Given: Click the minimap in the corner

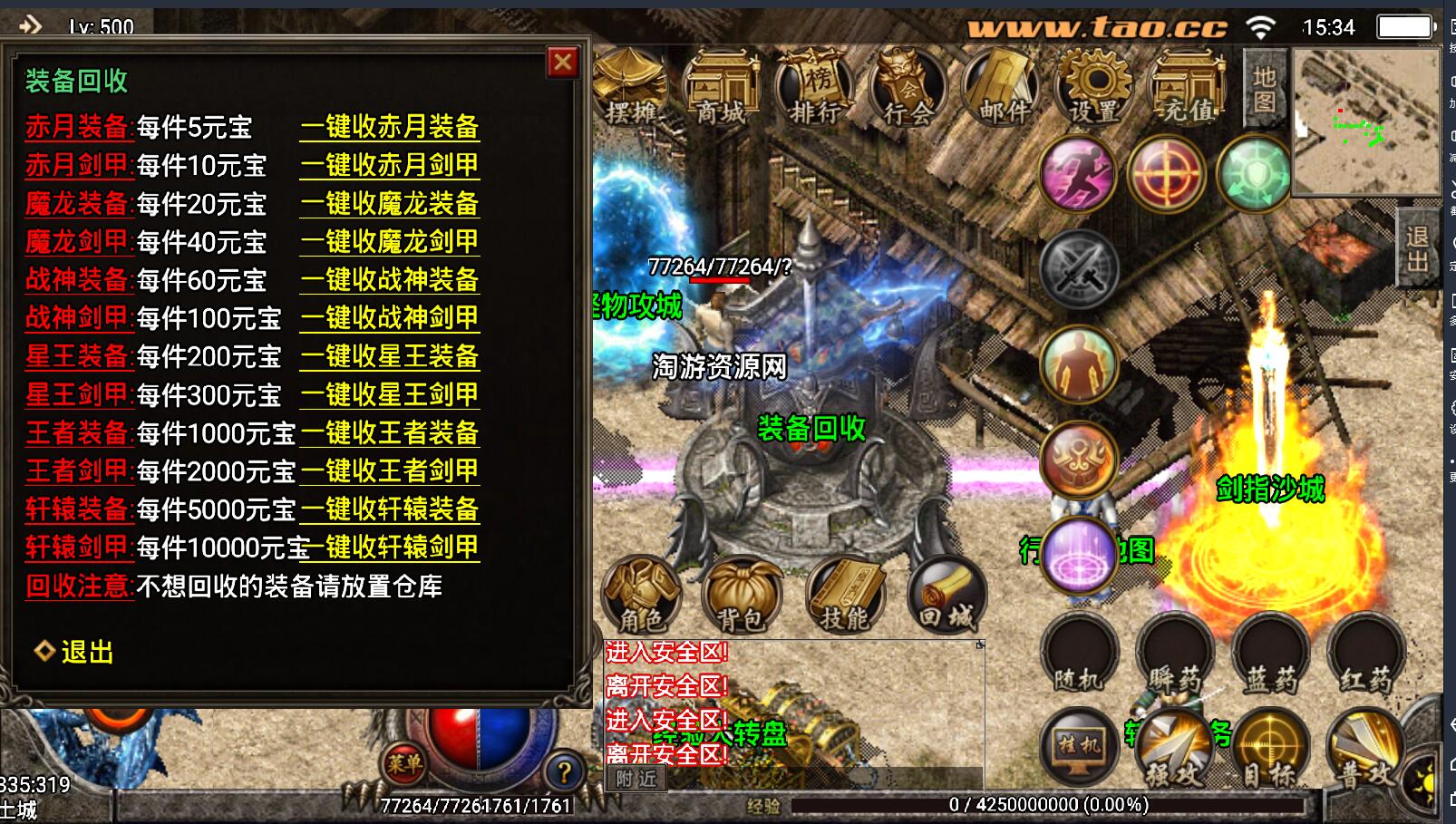Looking at the screenshot, I should [x=1364, y=121].
